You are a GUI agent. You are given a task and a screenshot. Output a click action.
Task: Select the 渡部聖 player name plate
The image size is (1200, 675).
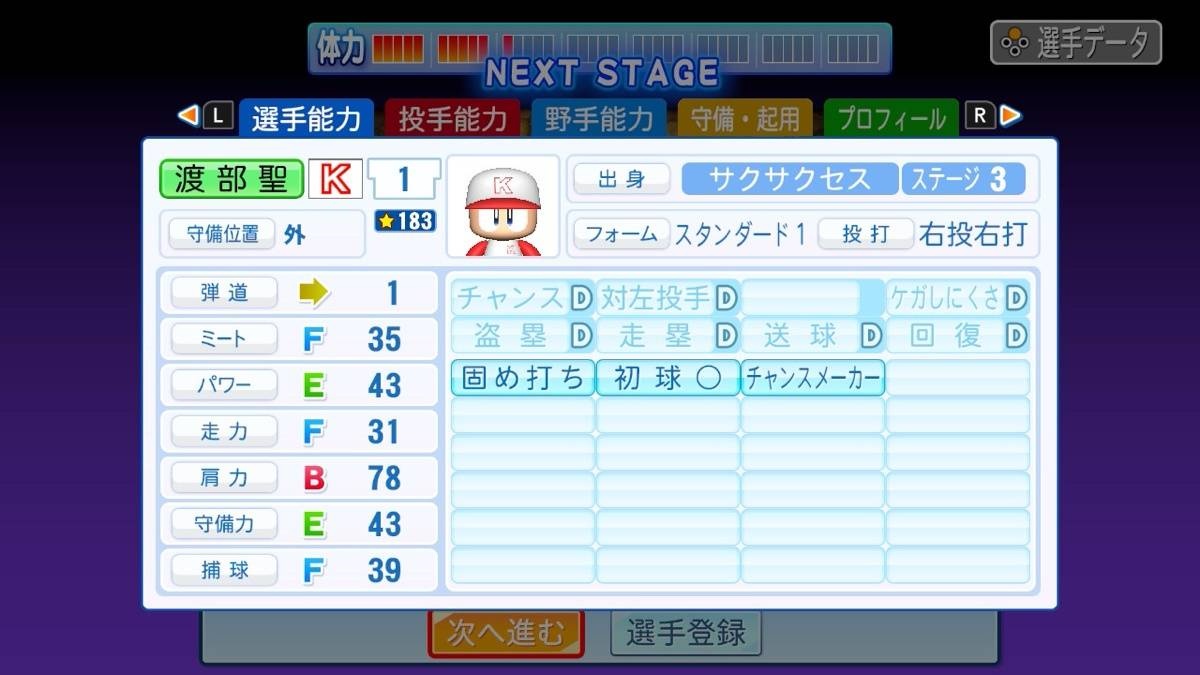231,179
